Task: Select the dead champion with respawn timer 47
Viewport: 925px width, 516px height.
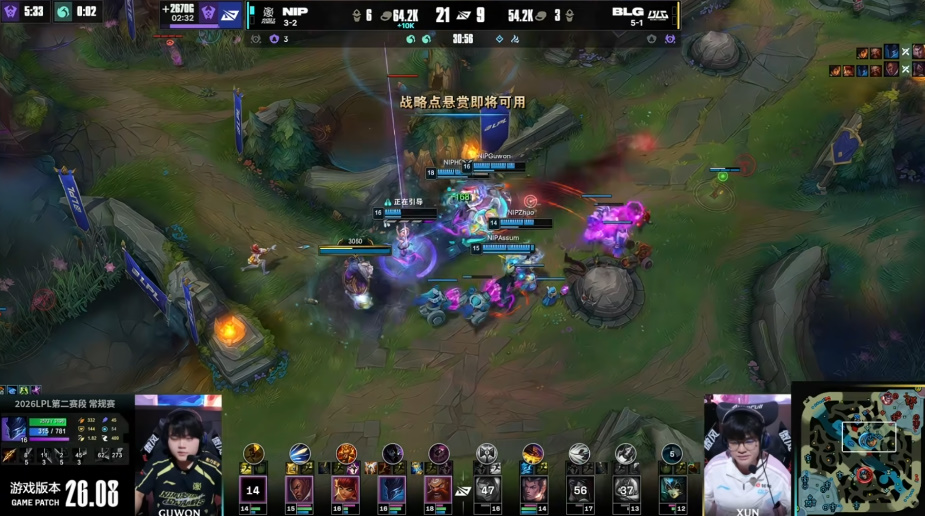Action: (x=487, y=489)
